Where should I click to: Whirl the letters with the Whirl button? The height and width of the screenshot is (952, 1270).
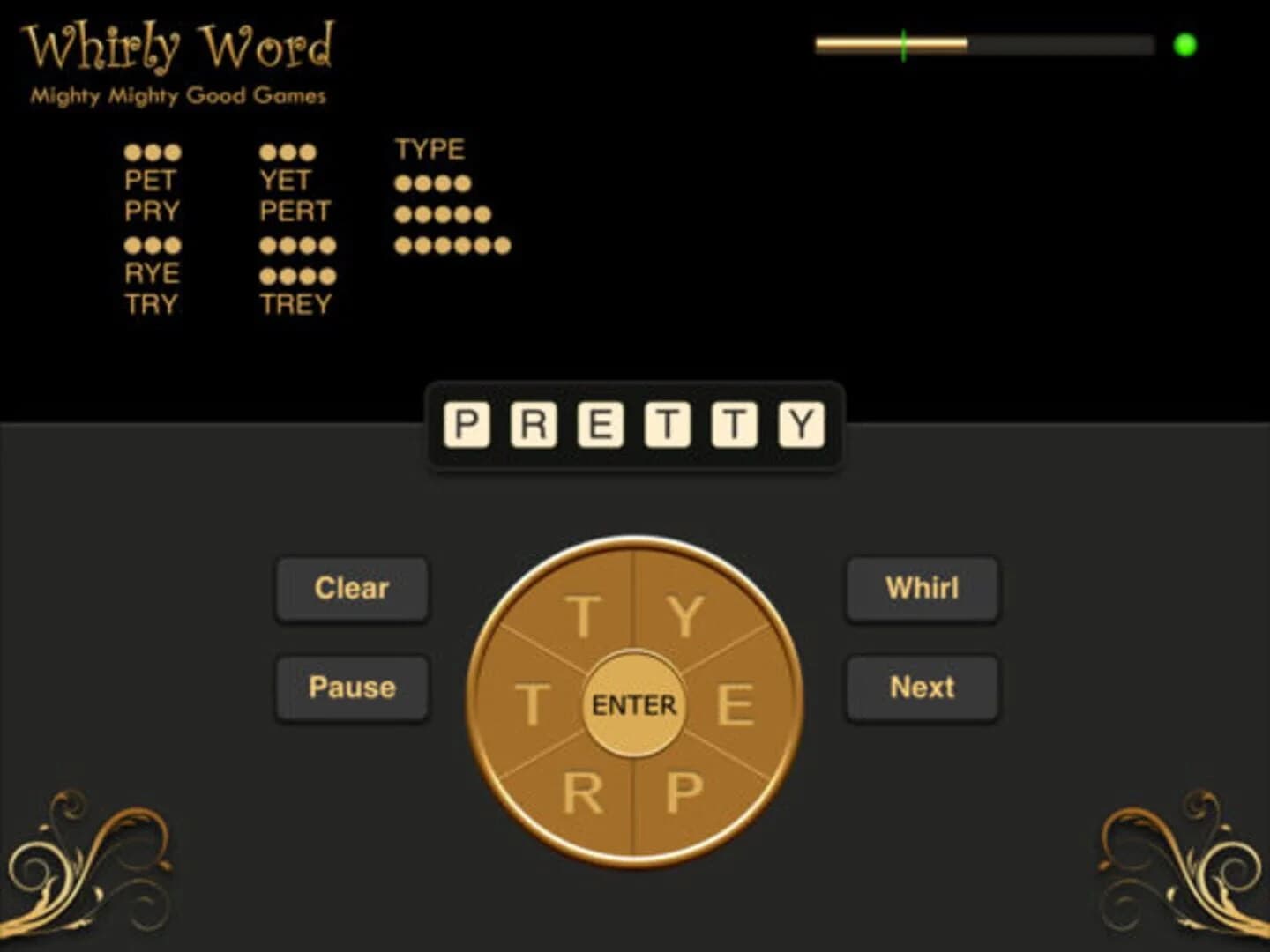click(x=923, y=589)
